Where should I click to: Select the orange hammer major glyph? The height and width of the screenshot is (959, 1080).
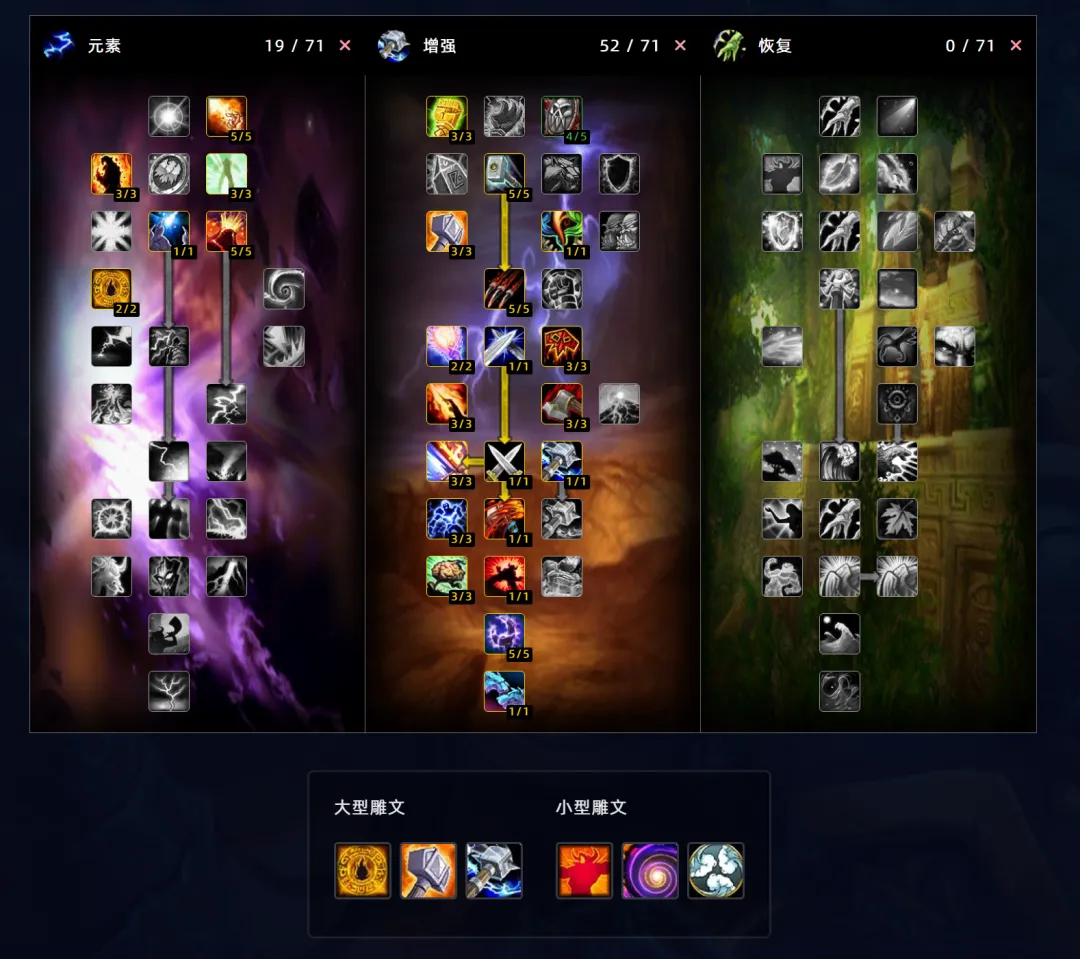point(429,870)
